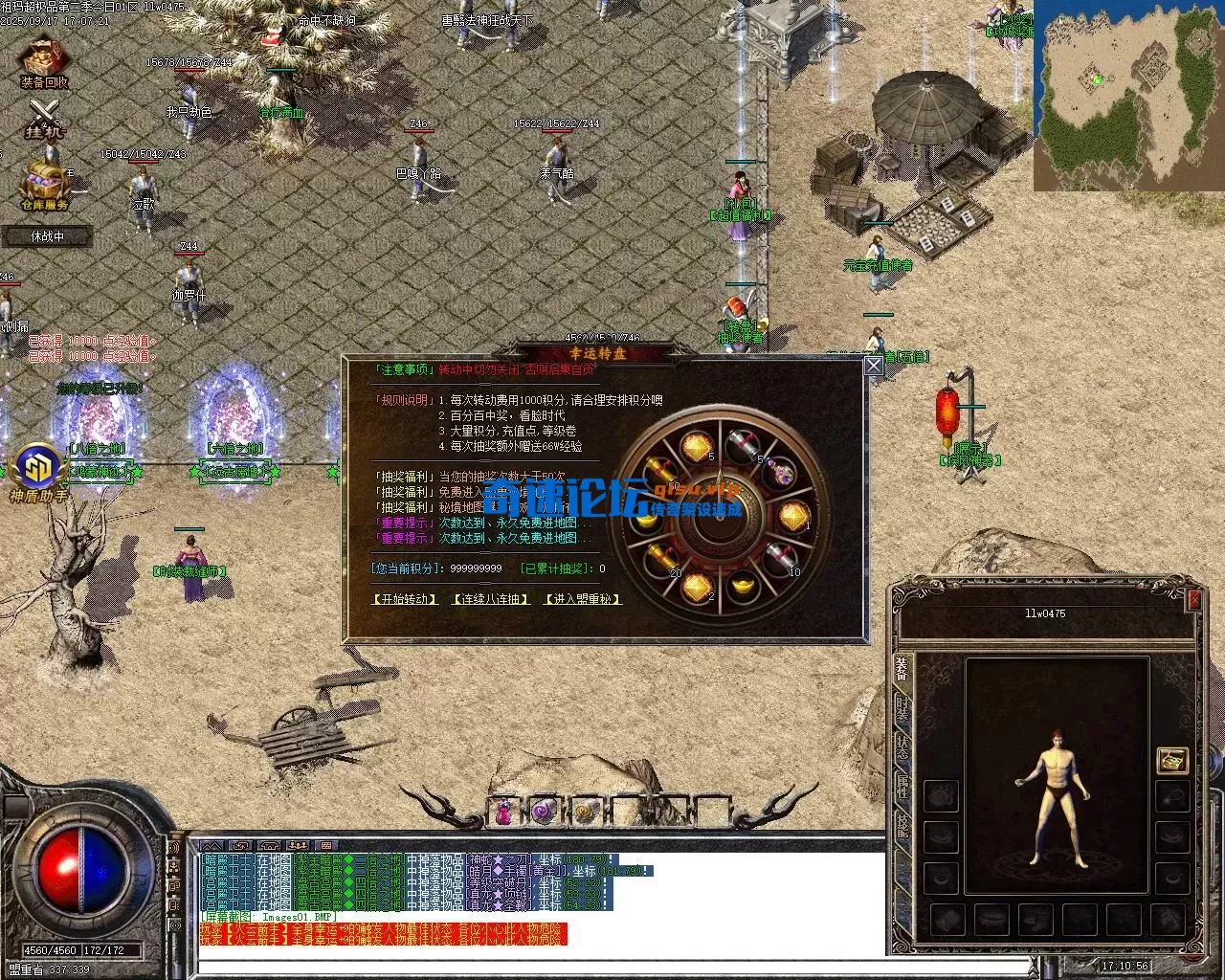Toggle the 休战中 truce mode button
This screenshot has height=980, width=1225.
pyautogui.click(x=47, y=235)
